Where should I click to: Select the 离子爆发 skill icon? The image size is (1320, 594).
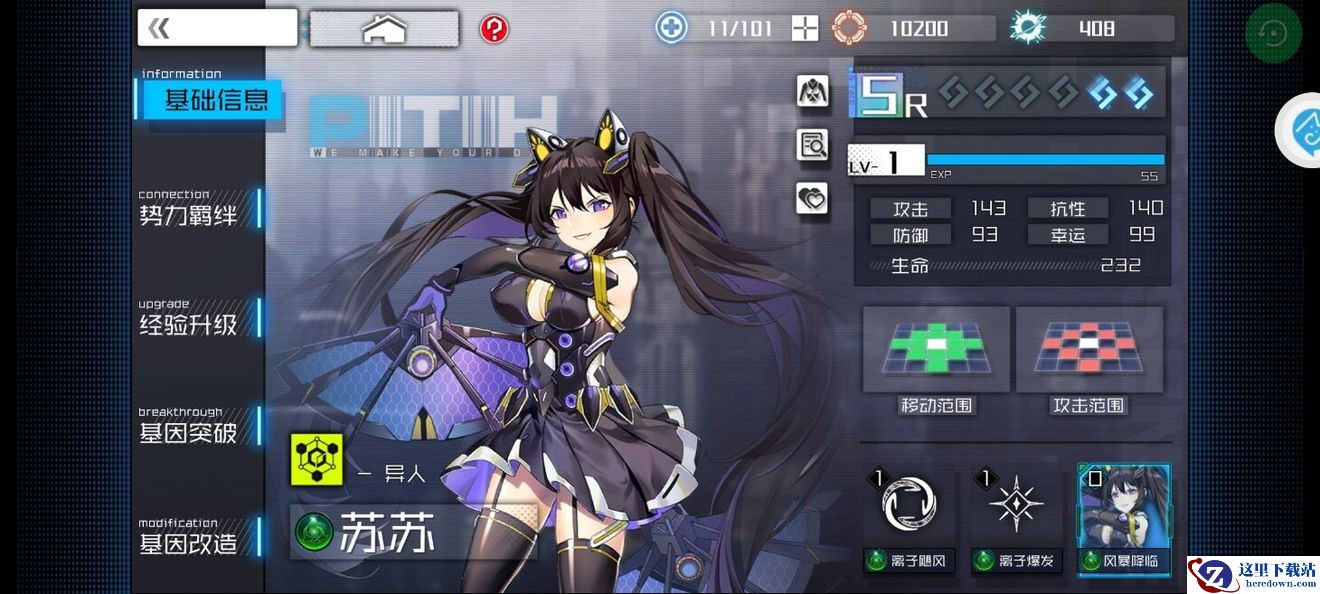coord(1016,504)
